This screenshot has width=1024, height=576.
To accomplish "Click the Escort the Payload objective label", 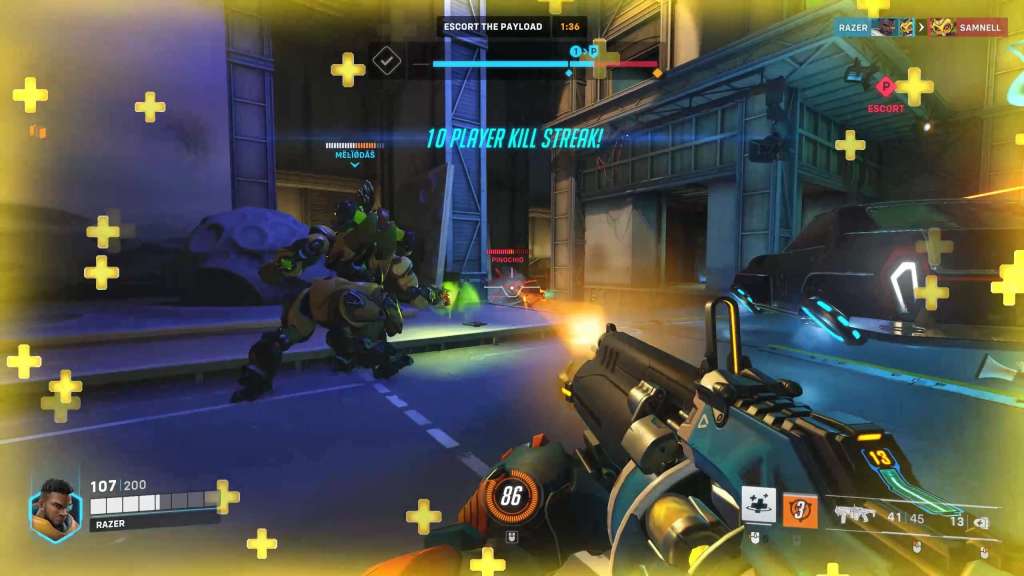I will [494, 27].
